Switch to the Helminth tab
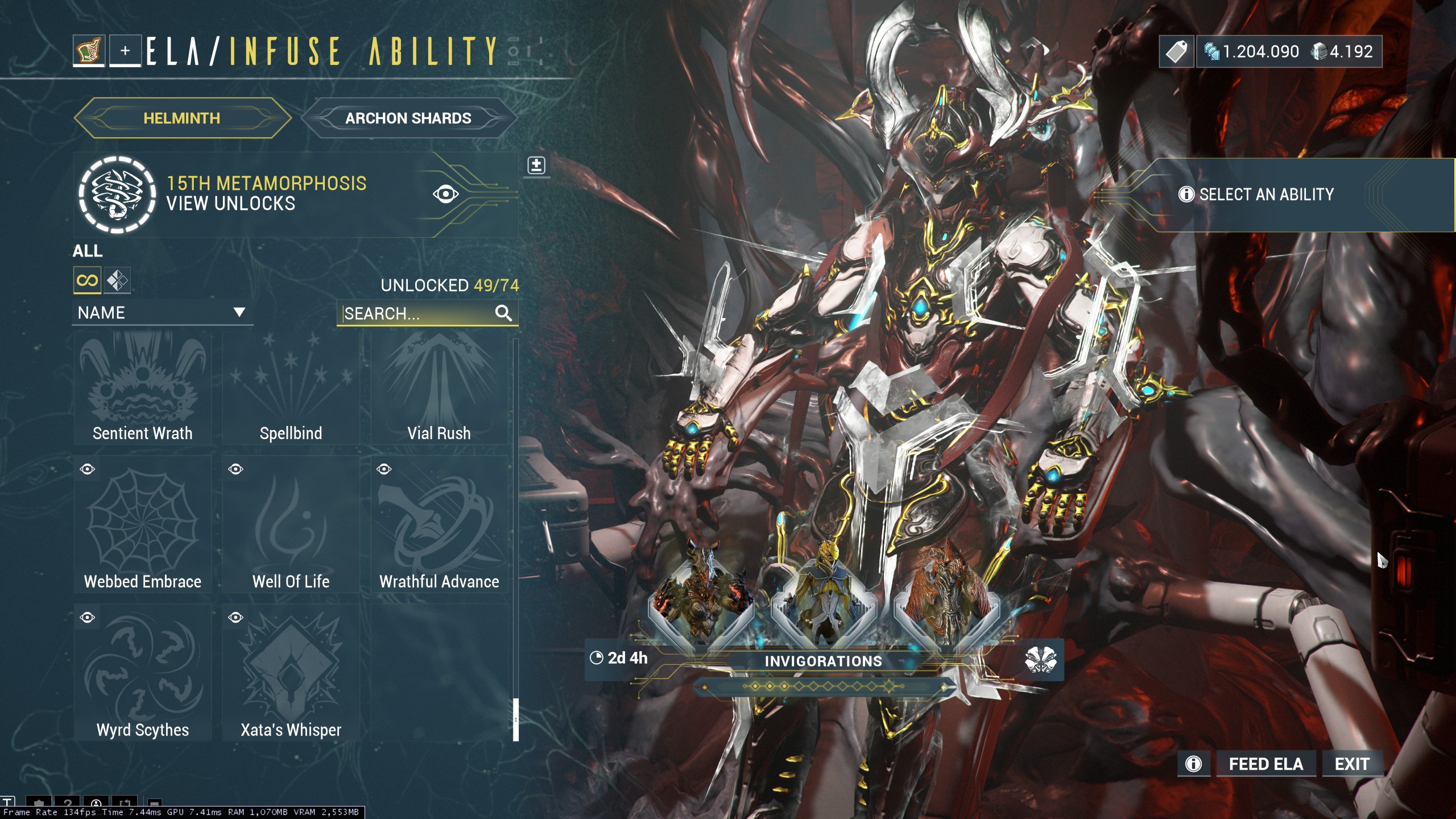The image size is (1456, 819). [x=181, y=118]
